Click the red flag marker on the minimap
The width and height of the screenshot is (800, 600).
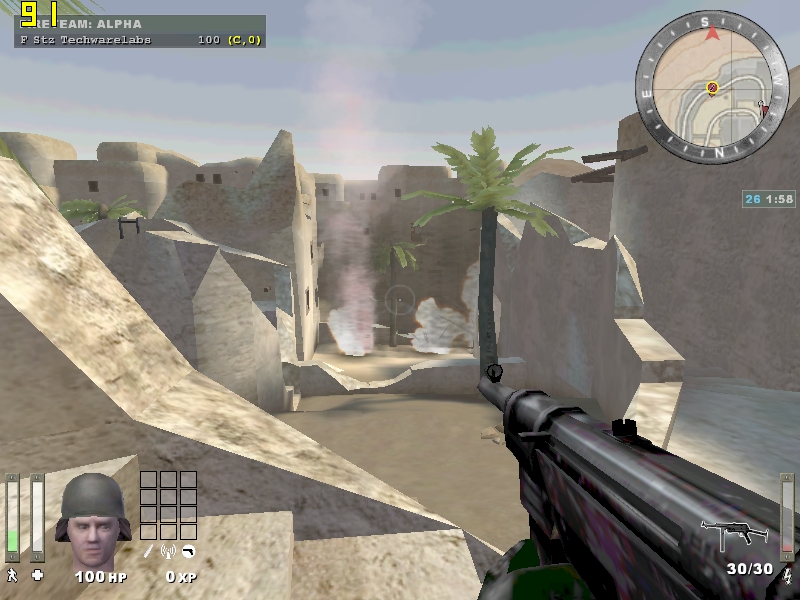pyautogui.click(x=764, y=108)
